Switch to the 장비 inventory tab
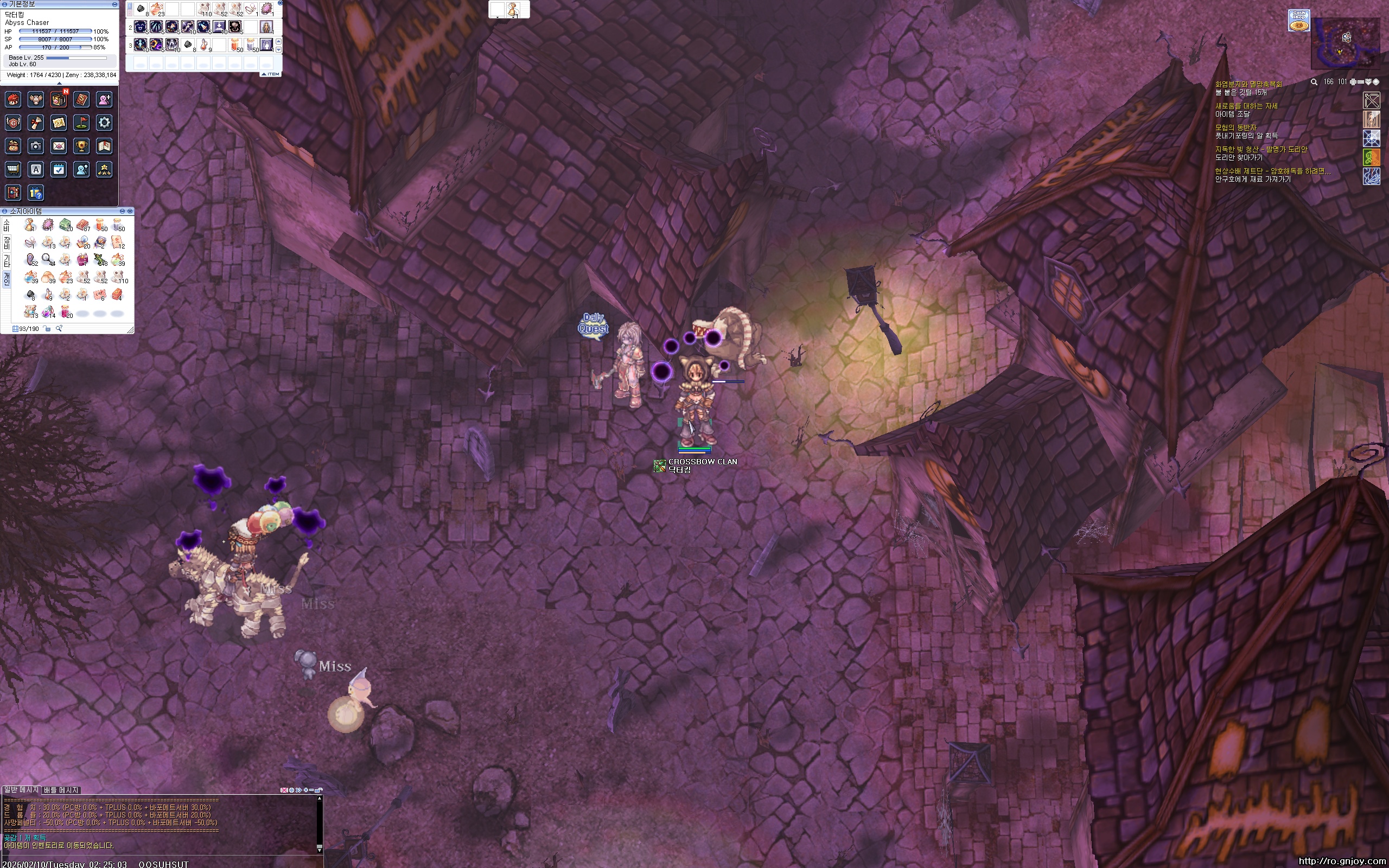 click(7, 242)
